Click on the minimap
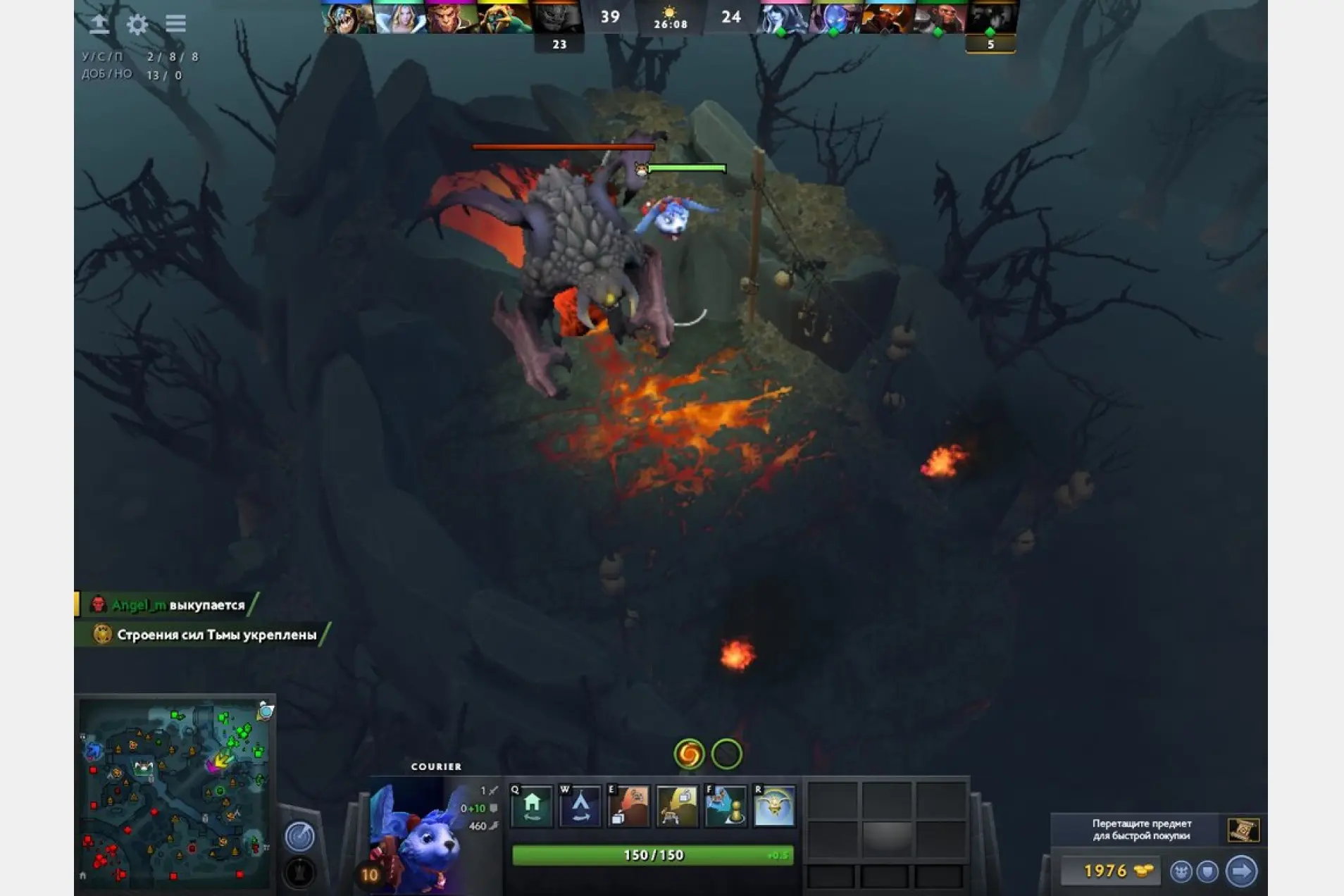 tap(175, 793)
